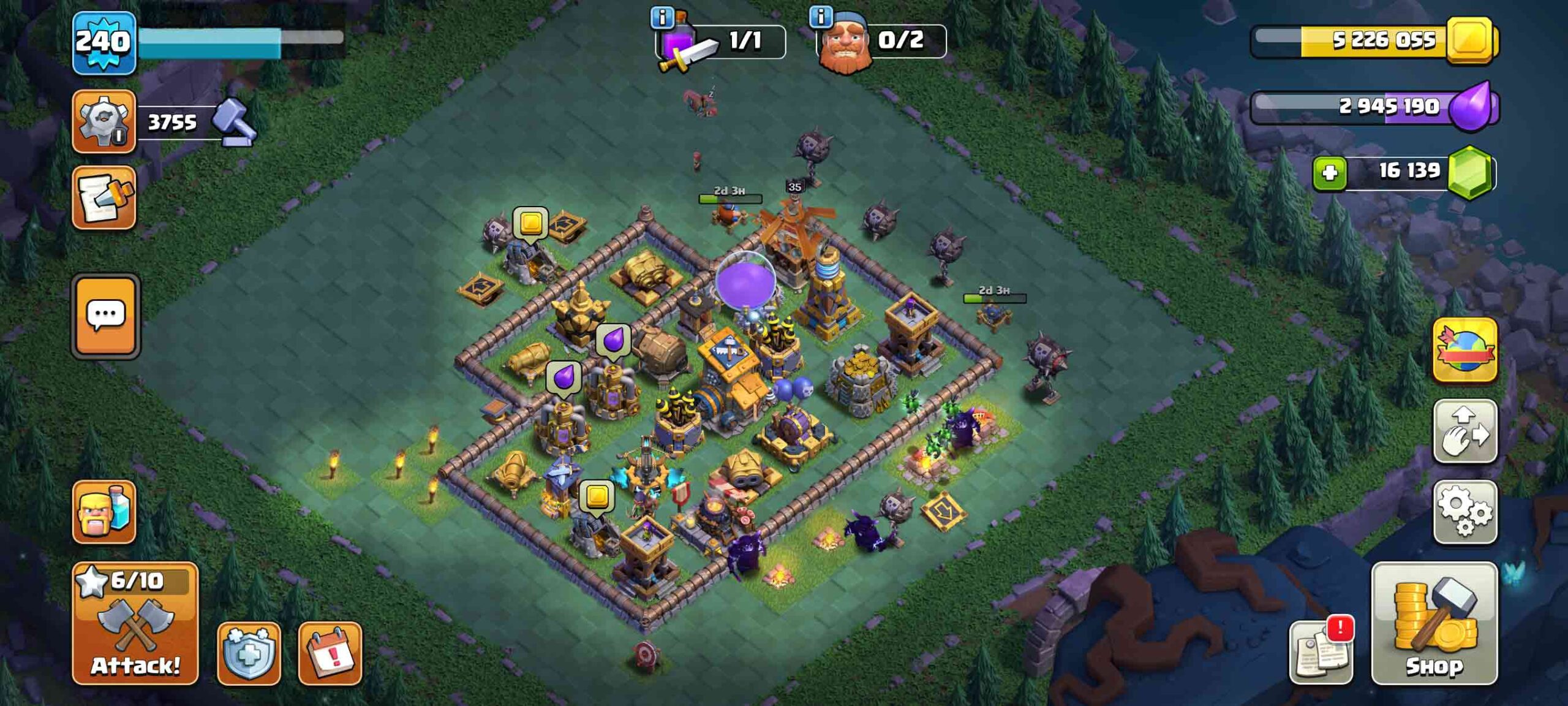Image resolution: width=1568 pixels, height=706 pixels.
Task: Show info for the 1/1 potion sword counter
Action: [662, 18]
